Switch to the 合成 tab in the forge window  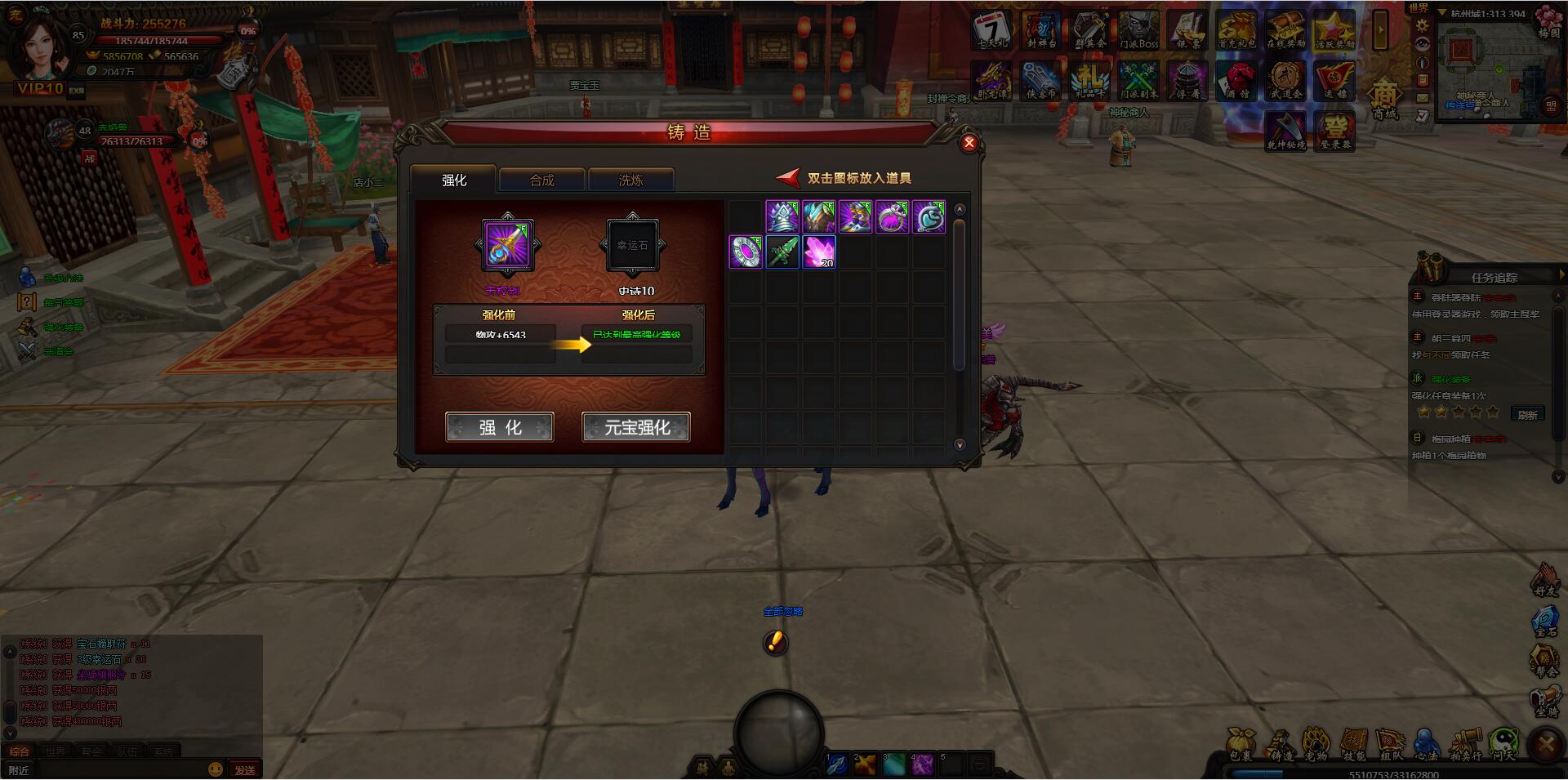coord(541,180)
